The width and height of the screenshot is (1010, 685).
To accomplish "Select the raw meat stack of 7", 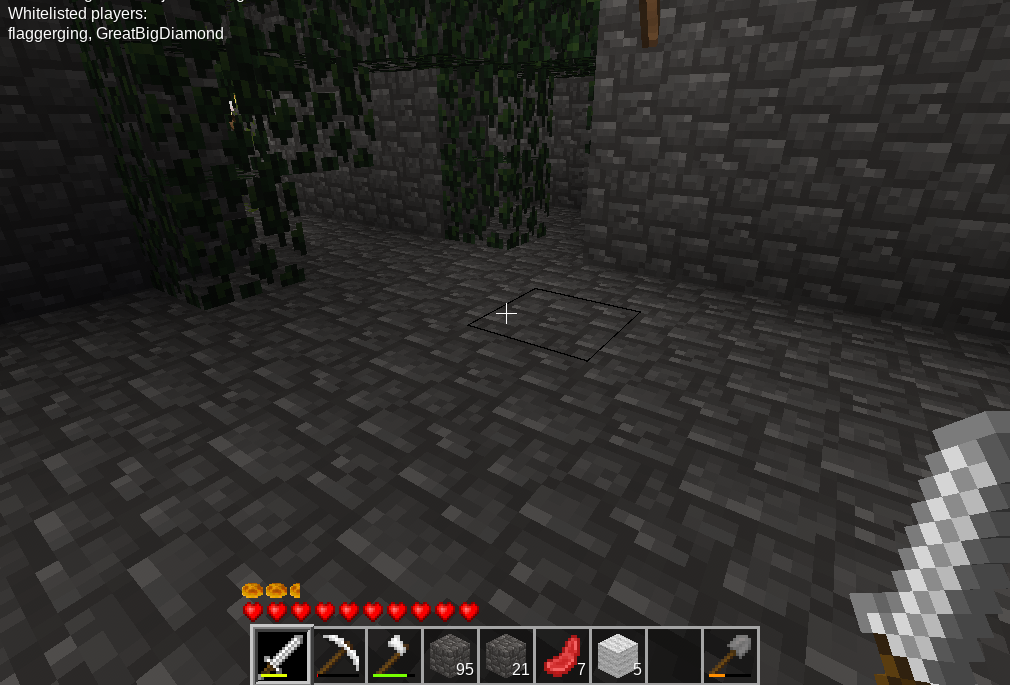I will 562,655.
